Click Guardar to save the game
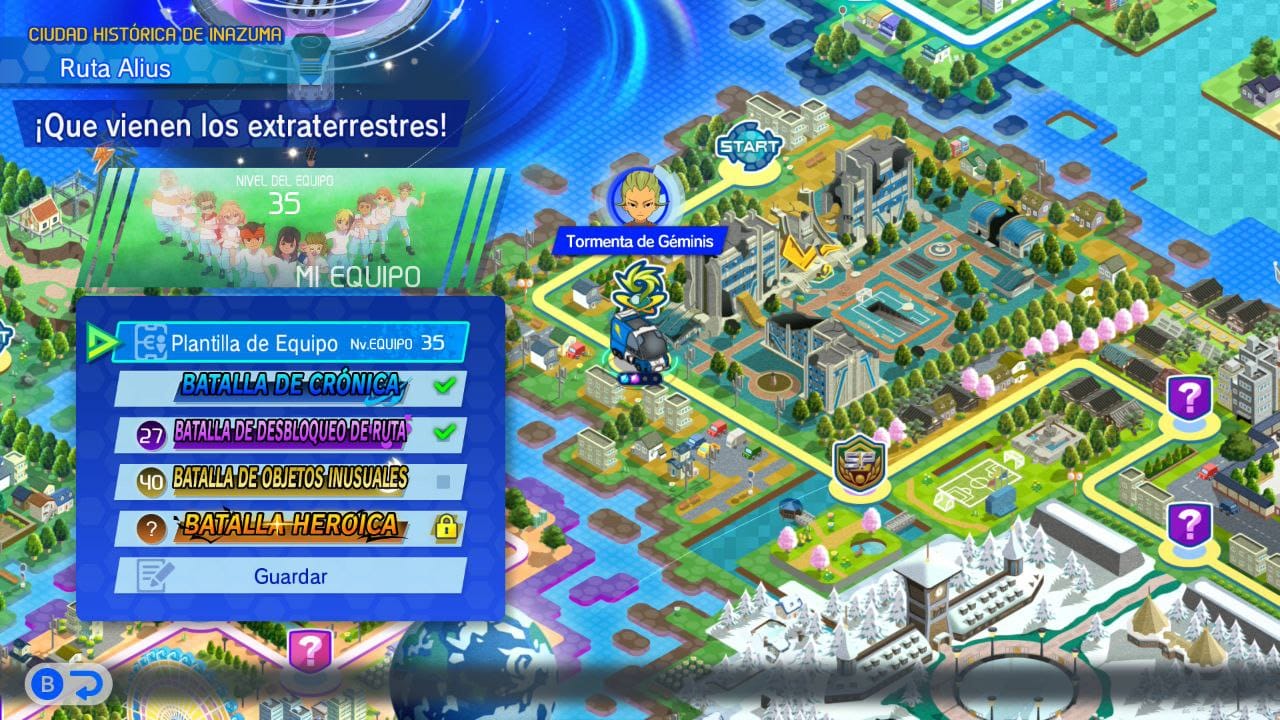This screenshot has width=1280, height=720. click(290, 576)
